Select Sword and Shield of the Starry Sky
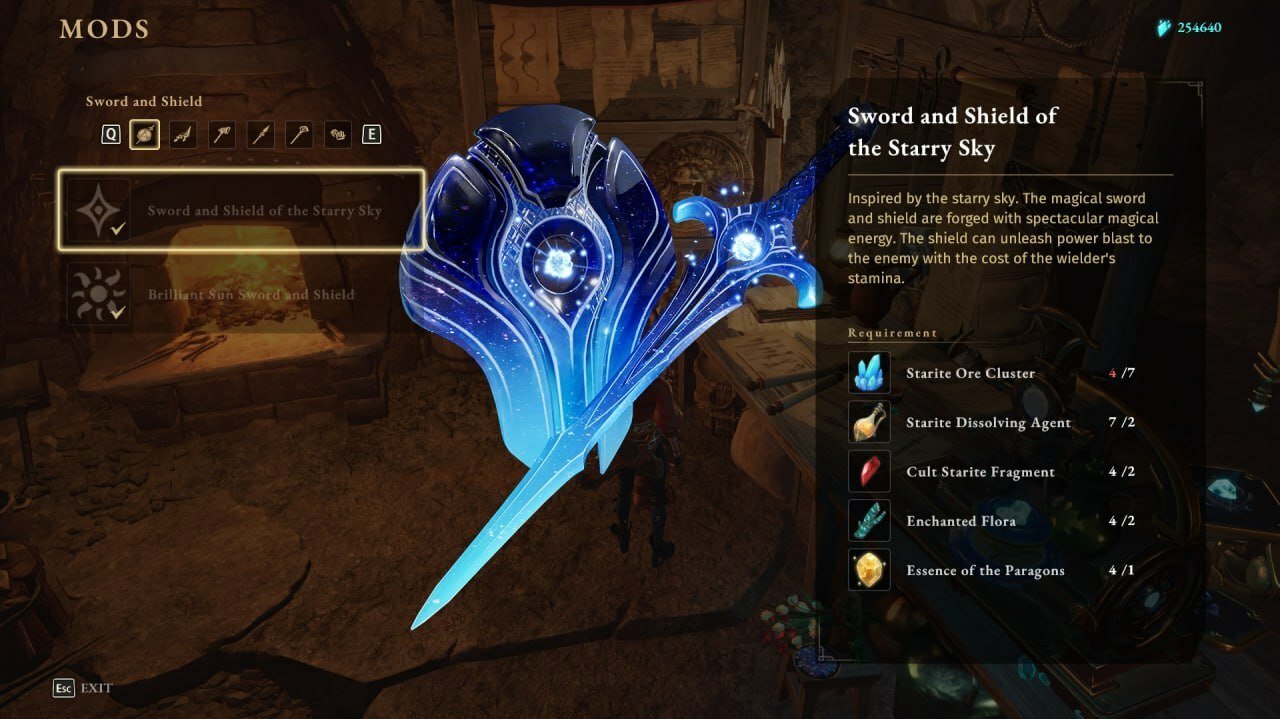 click(x=242, y=210)
